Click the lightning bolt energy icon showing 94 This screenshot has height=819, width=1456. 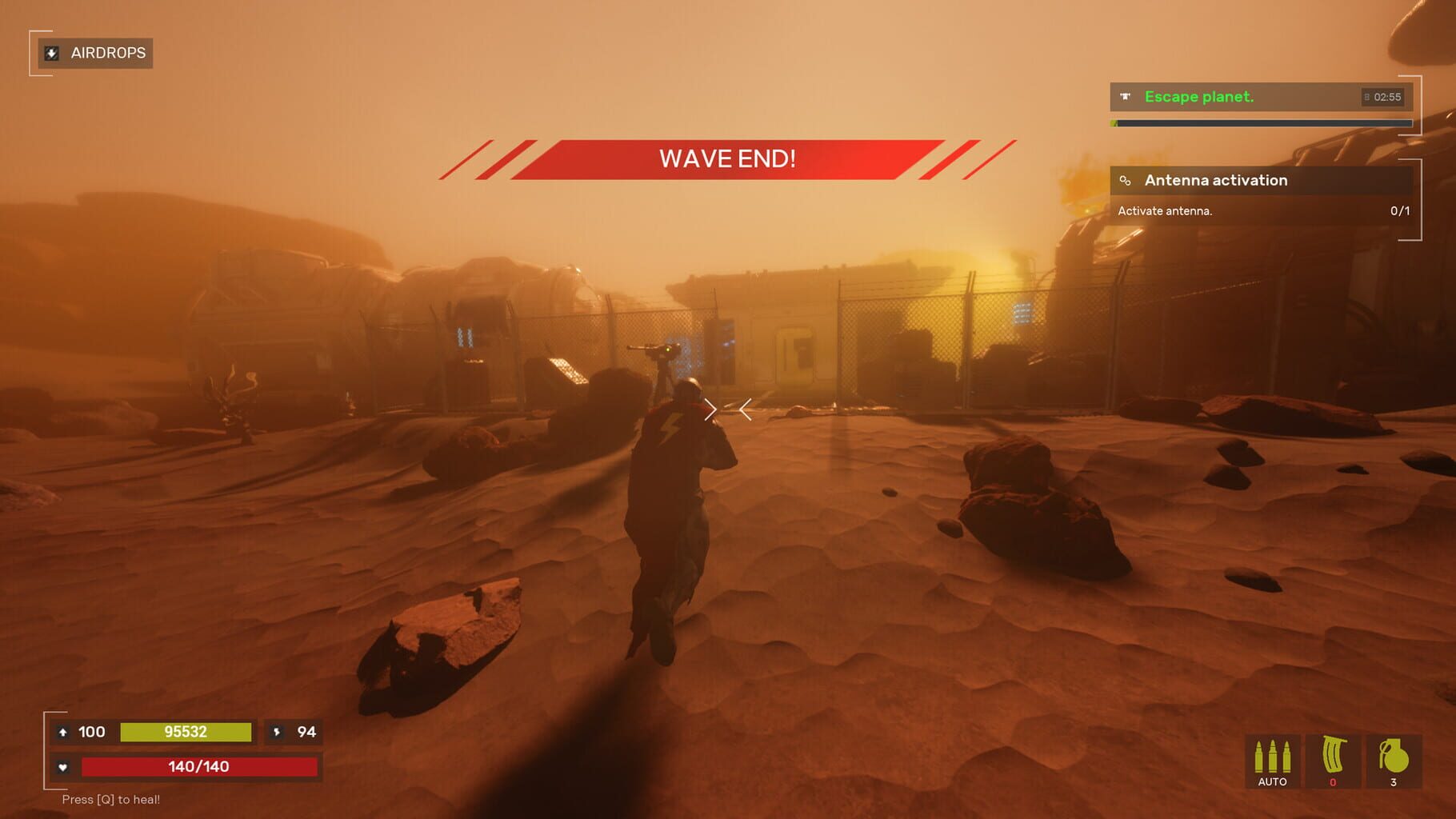[x=276, y=732]
